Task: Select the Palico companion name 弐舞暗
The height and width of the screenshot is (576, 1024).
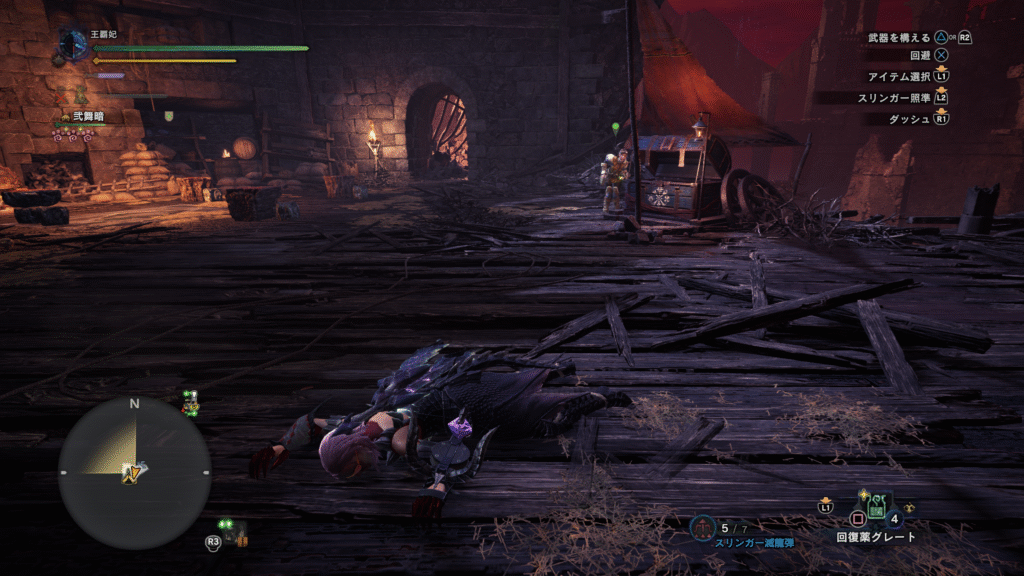Action: click(87, 117)
